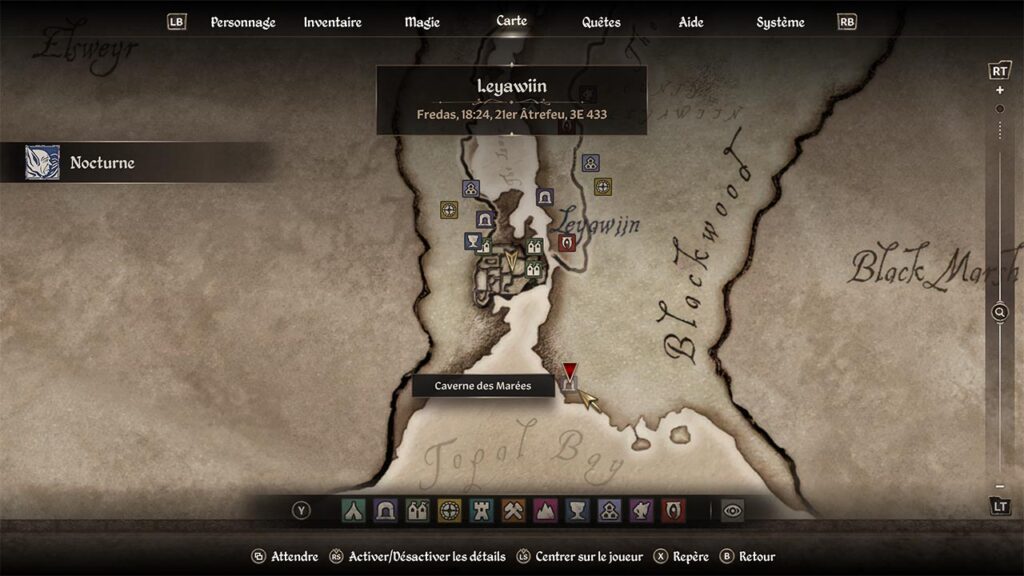
Task: Switch to the Système tab
Action: pyautogui.click(x=780, y=22)
